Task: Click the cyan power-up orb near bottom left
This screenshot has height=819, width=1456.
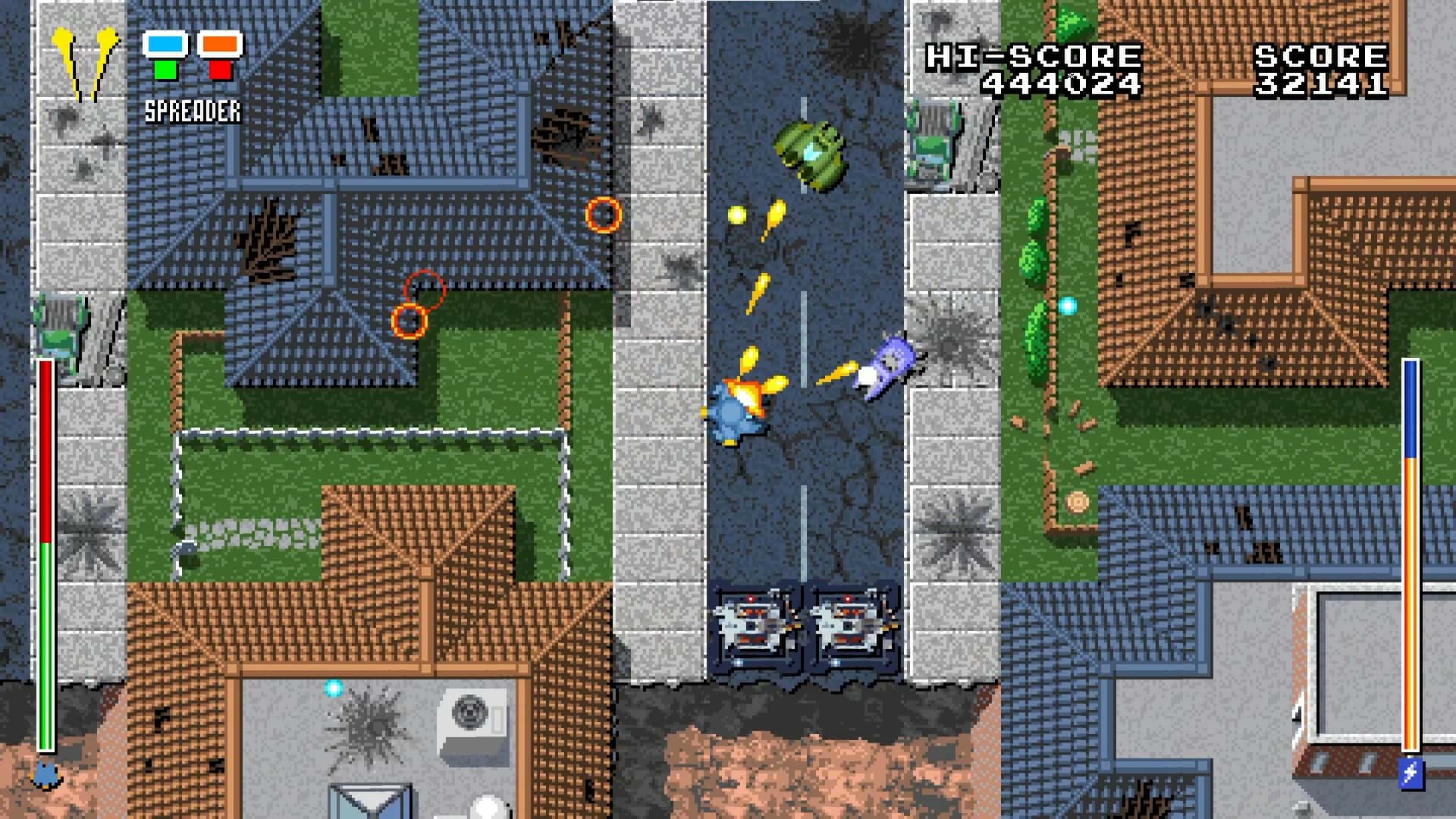Action: [x=332, y=688]
